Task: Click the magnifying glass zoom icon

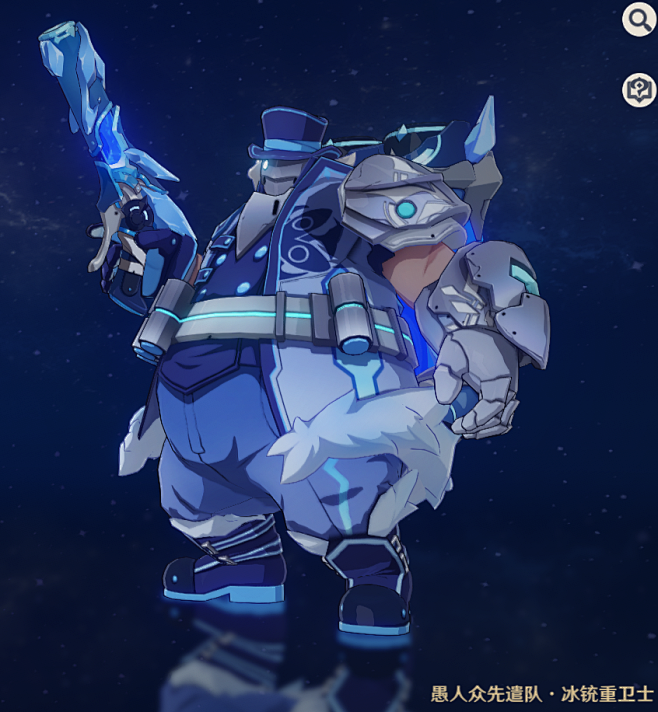Action: click(638, 19)
